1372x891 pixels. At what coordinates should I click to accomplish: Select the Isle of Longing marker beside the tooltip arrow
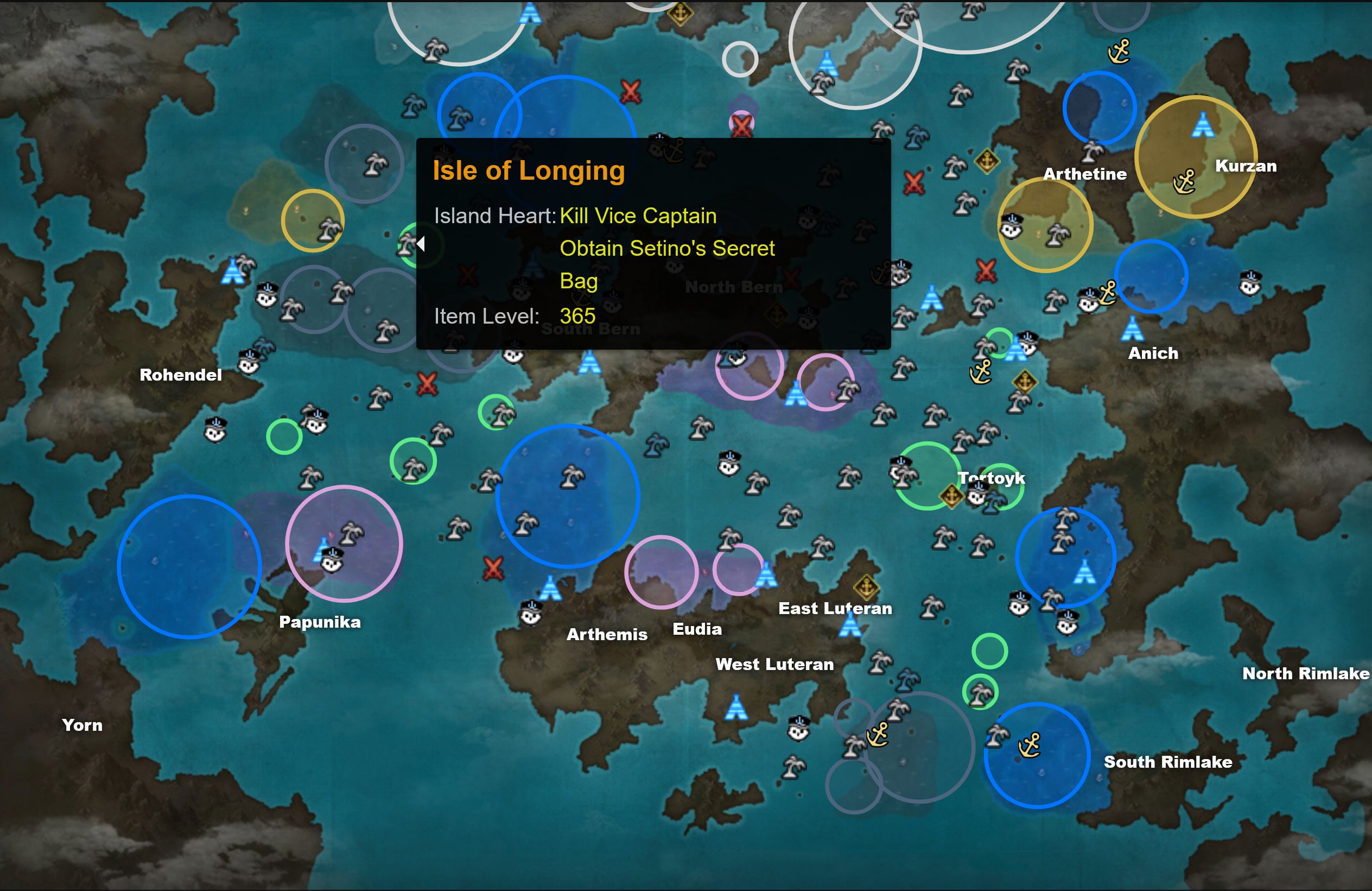[407, 244]
